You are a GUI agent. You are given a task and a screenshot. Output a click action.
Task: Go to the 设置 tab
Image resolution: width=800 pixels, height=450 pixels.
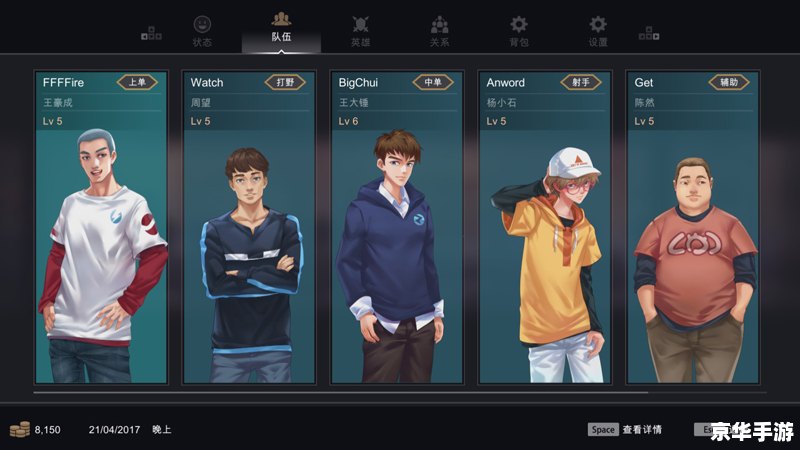click(598, 30)
